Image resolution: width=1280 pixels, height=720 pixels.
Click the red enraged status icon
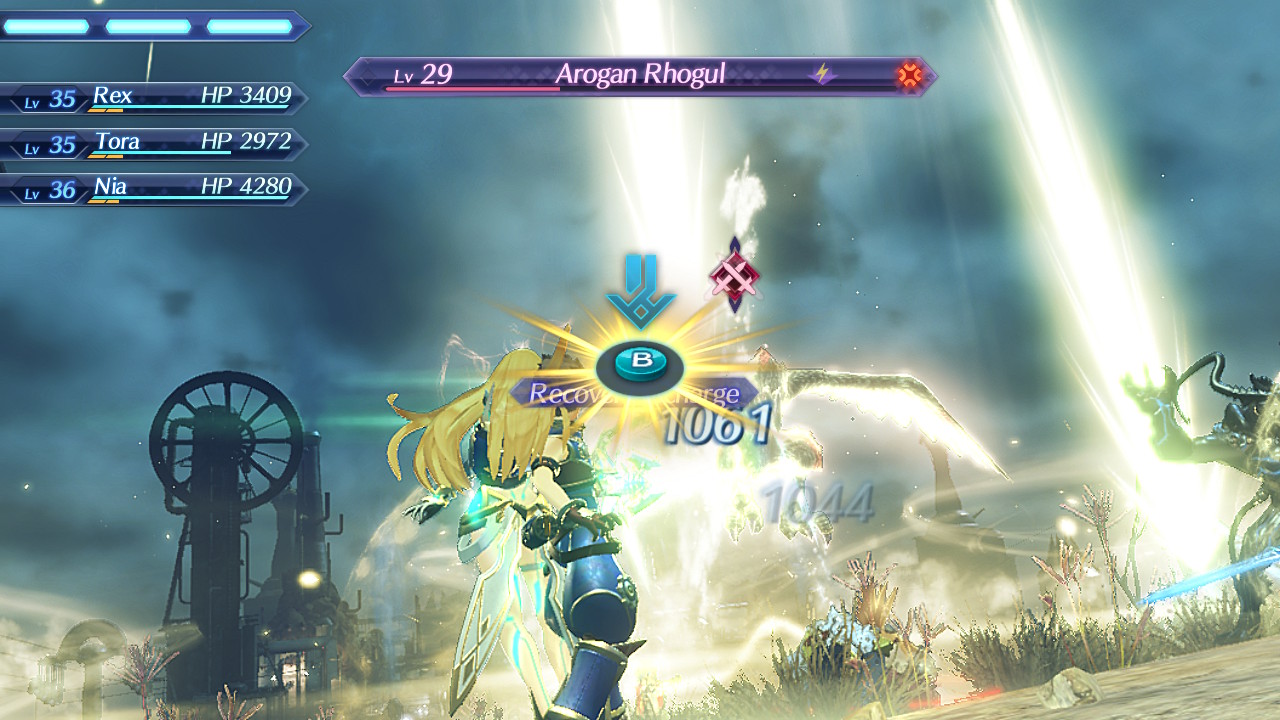(x=909, y=75)
